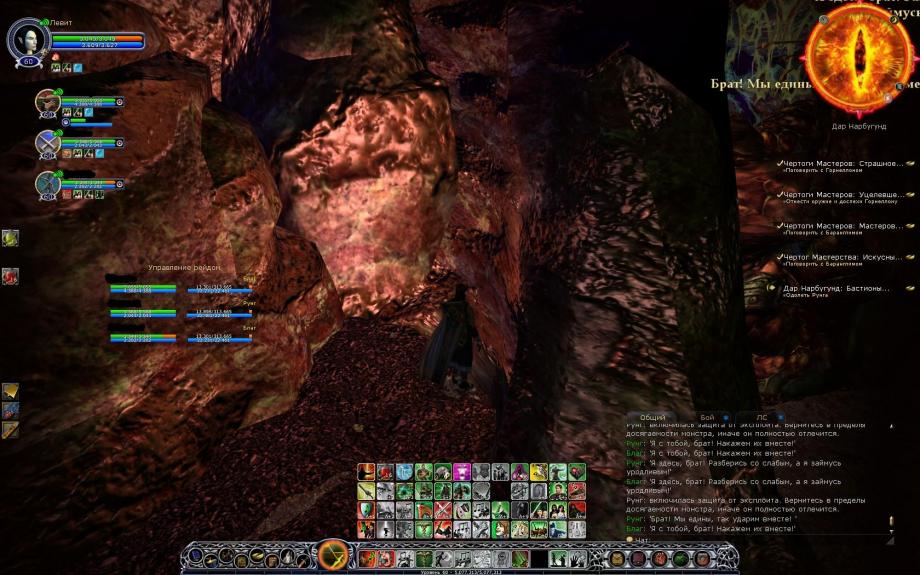This screenshot has width=920, height=575.
Task: Click the red gem icon on left edge
Action: 10,275
